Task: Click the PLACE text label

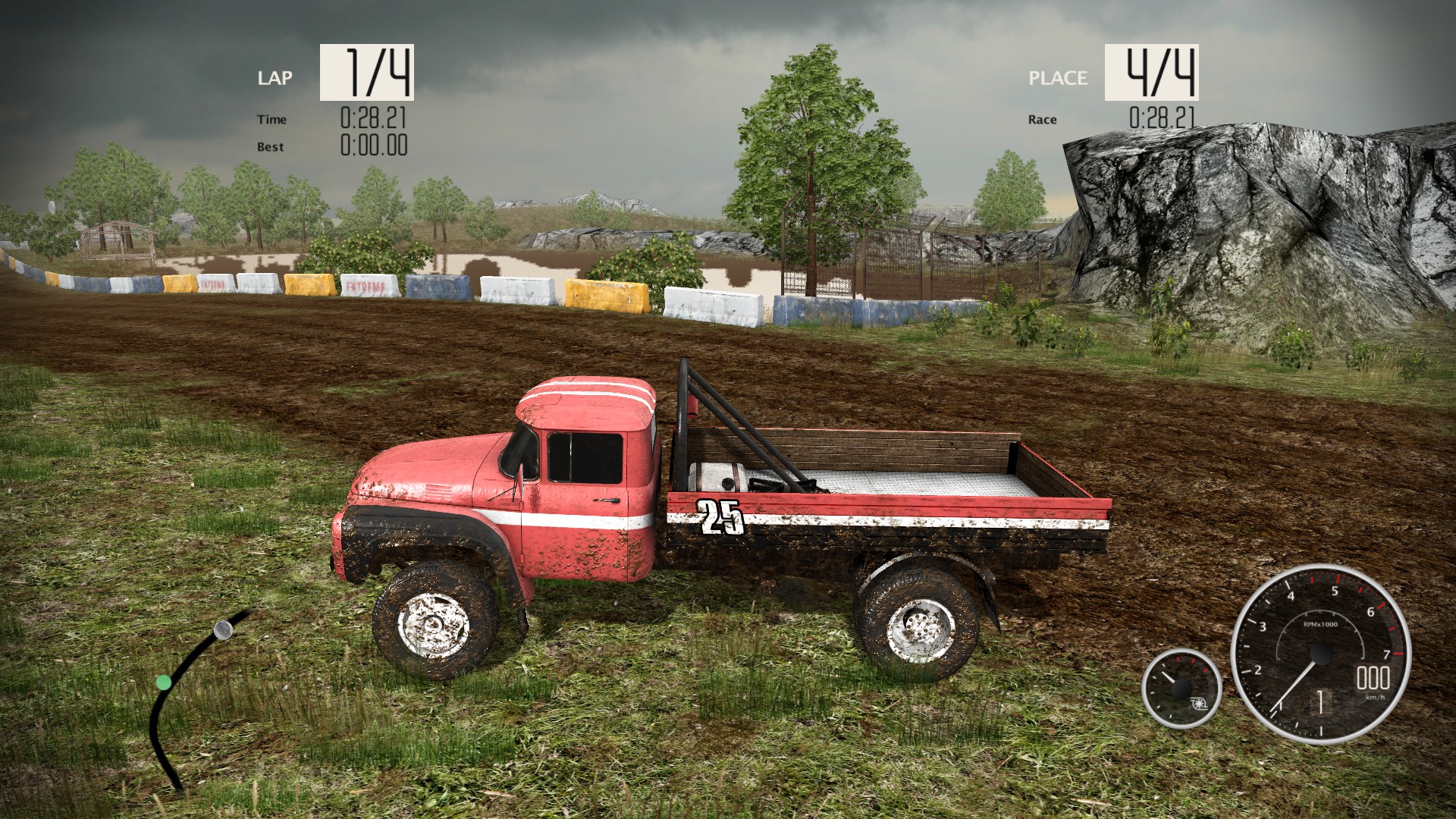Action: point(1057,78)
